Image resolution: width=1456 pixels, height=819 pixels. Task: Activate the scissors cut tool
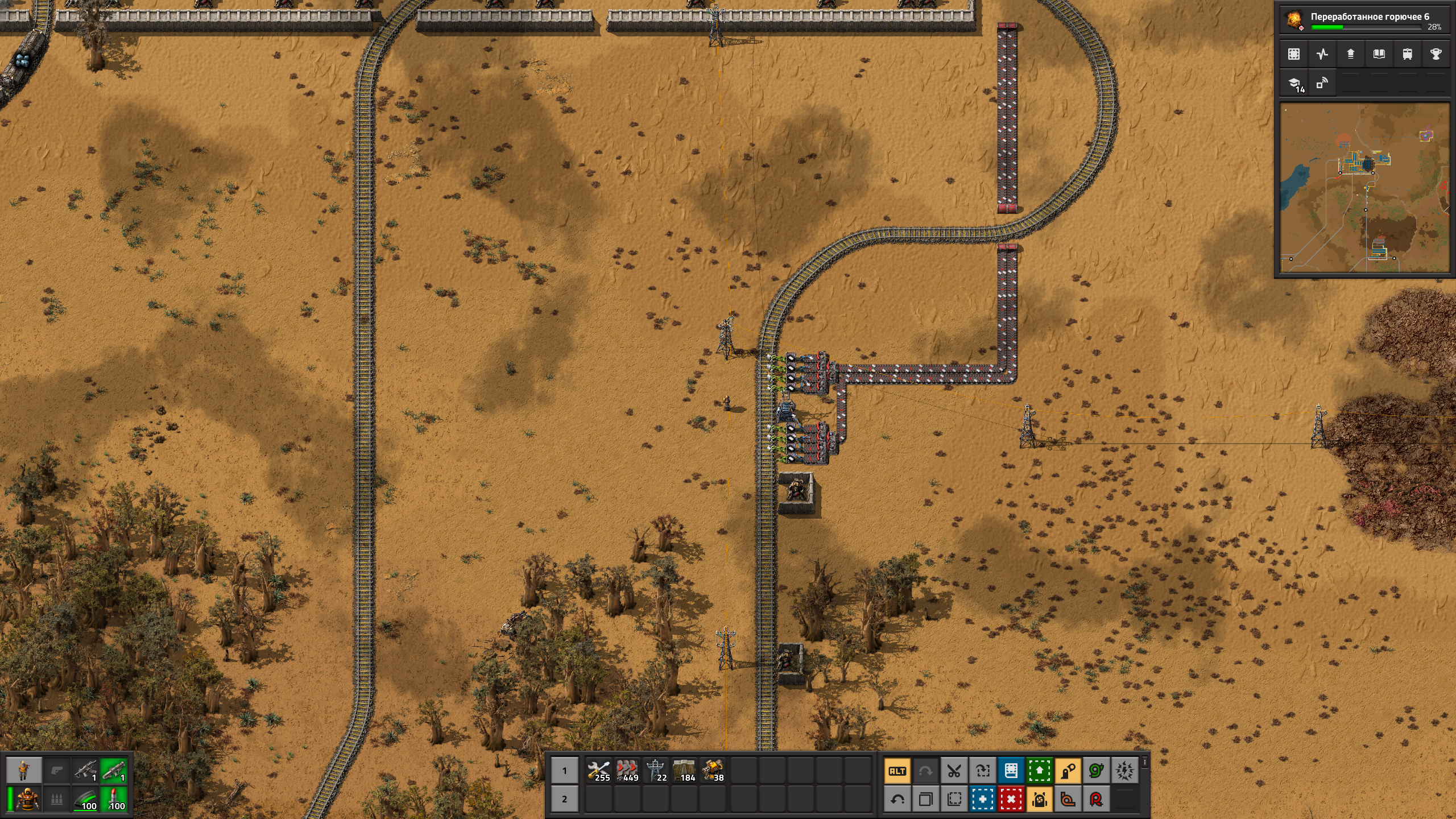pyautogui.click(x=954, y=771)
